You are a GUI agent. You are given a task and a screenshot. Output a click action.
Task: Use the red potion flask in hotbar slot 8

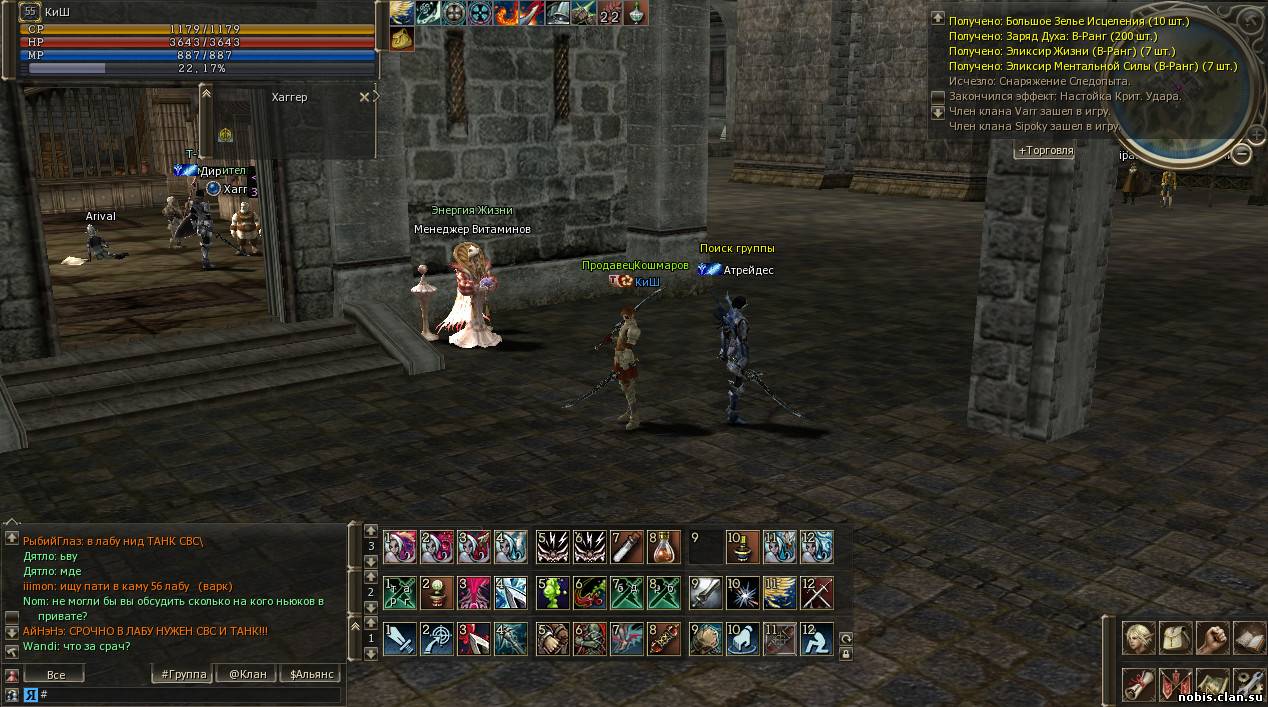pyautogui.click(x=663, y=547)
